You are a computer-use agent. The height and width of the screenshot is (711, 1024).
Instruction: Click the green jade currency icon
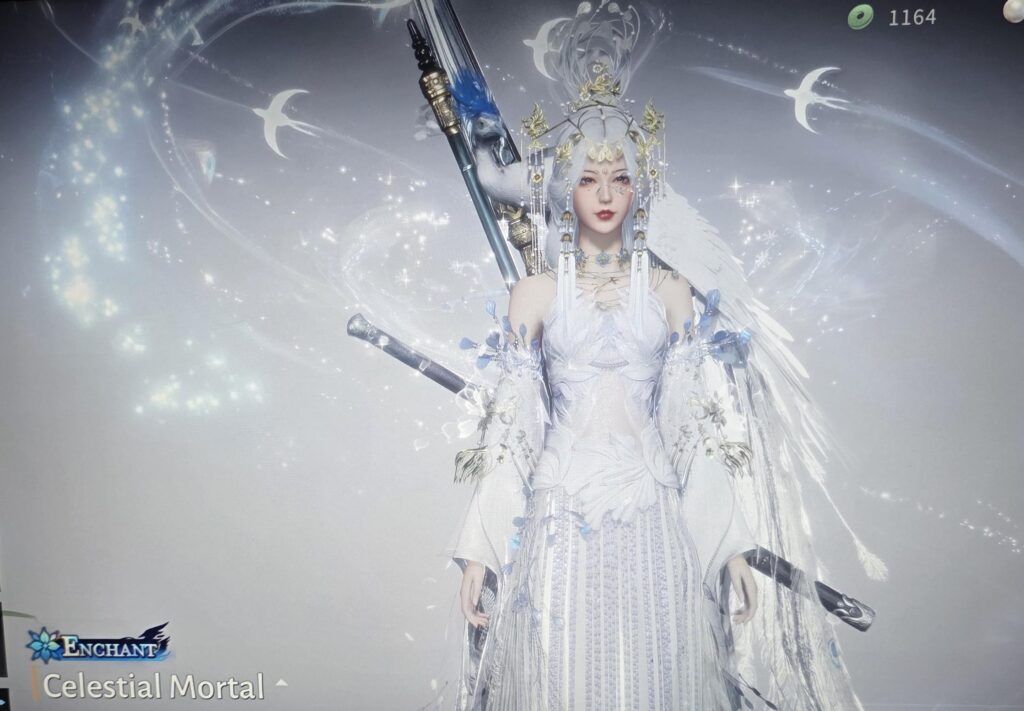pyautogui.click(x=861, y=16)
